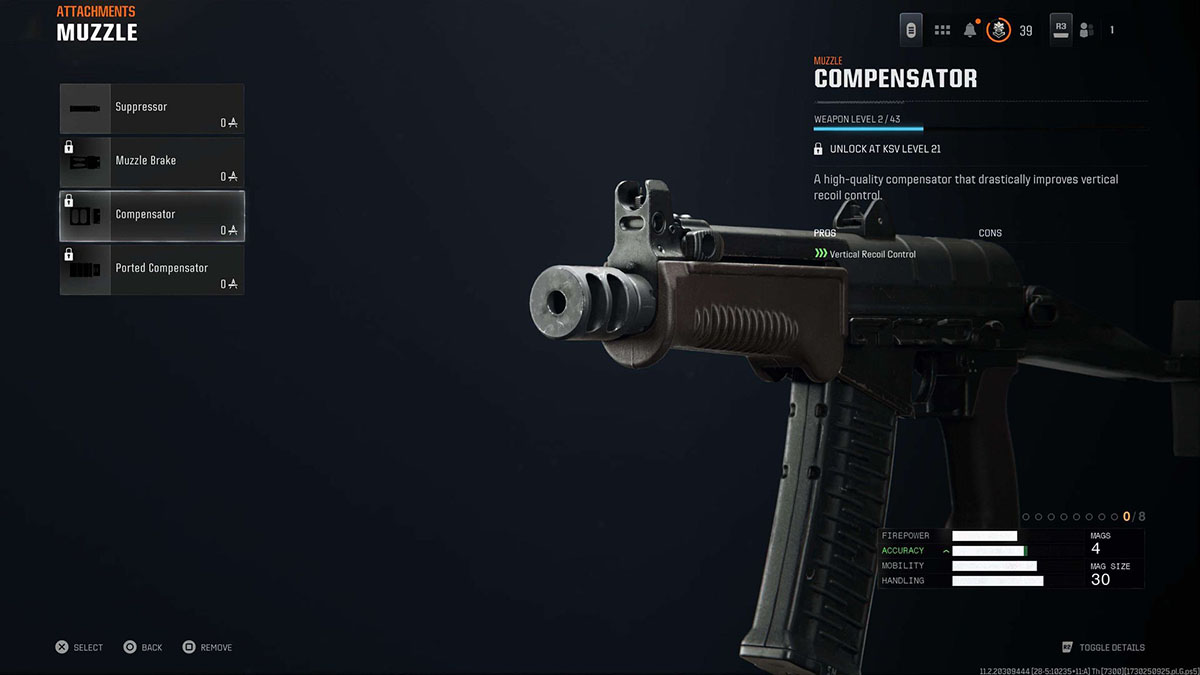This screenshot has width=1200, height=675.
Task: Open the party members icon
Action: click(1088, 30)
